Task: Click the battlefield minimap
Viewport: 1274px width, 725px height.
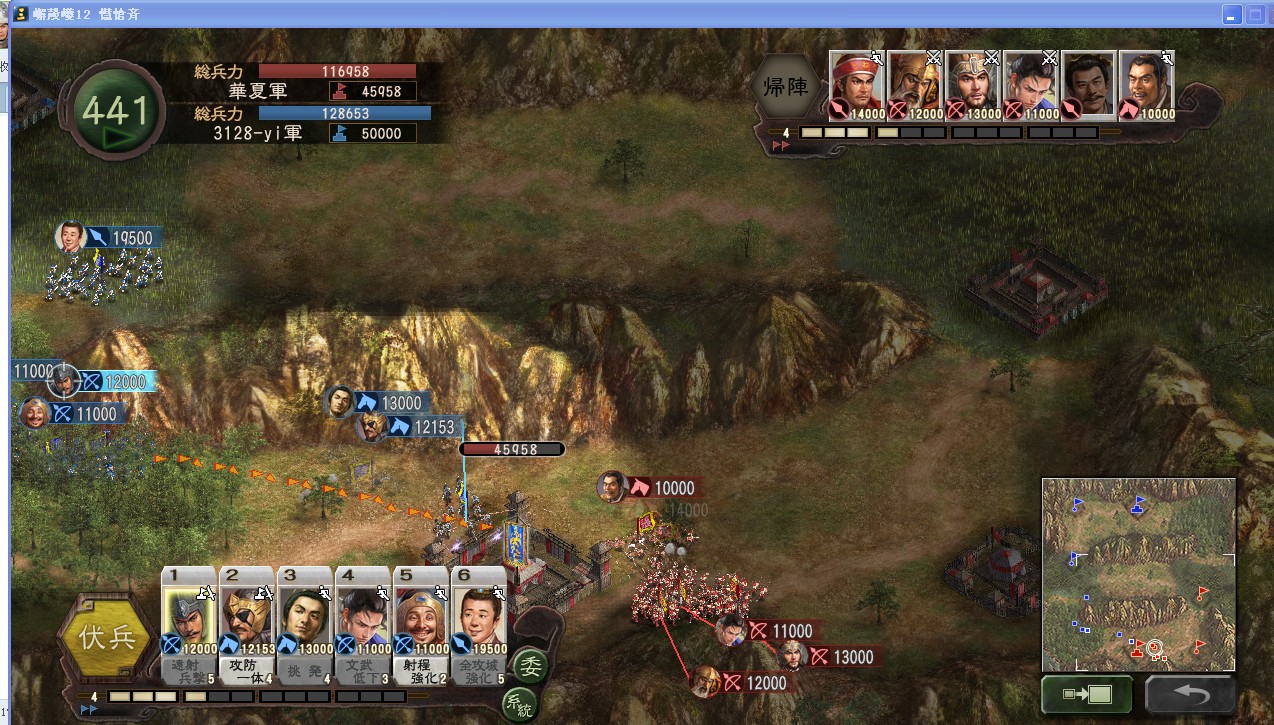Action: coord(1138,574)
